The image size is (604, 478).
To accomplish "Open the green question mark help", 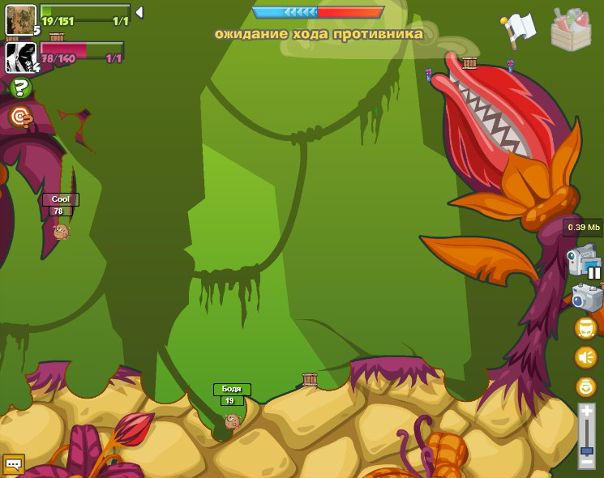I will tap(20, 88).
